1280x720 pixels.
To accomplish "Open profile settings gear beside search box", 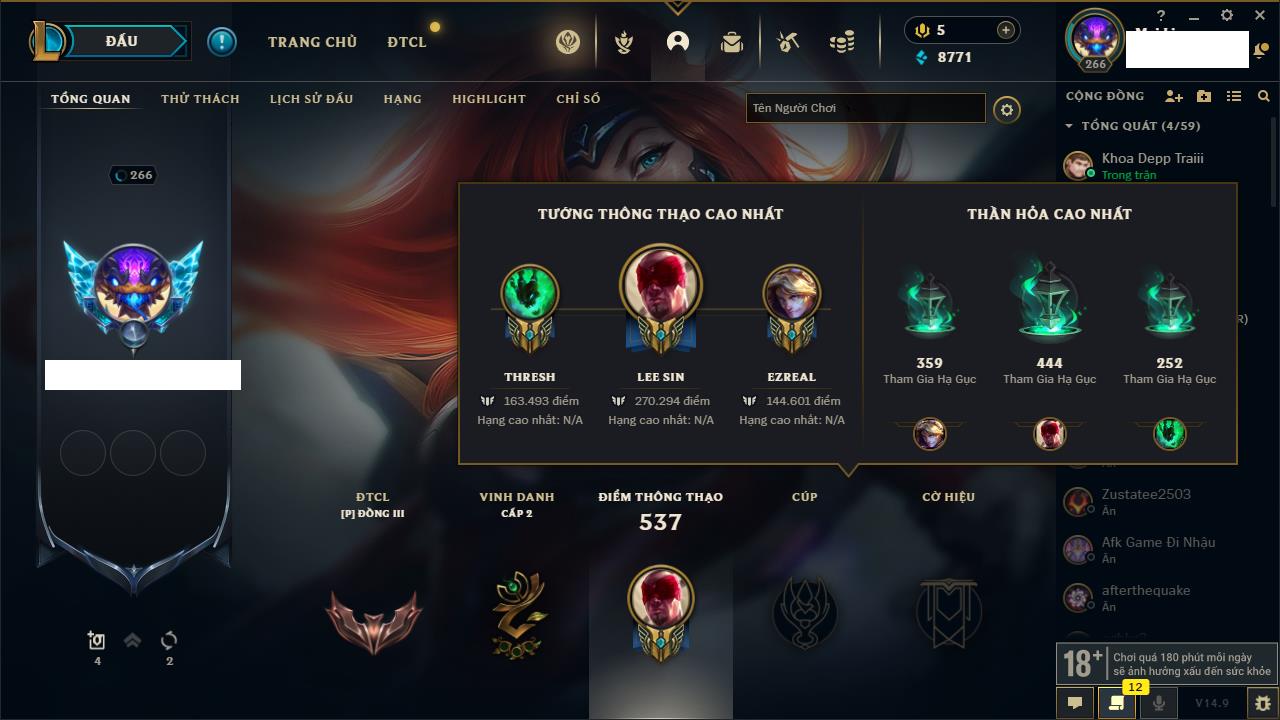I will (x=1007, y=109).
